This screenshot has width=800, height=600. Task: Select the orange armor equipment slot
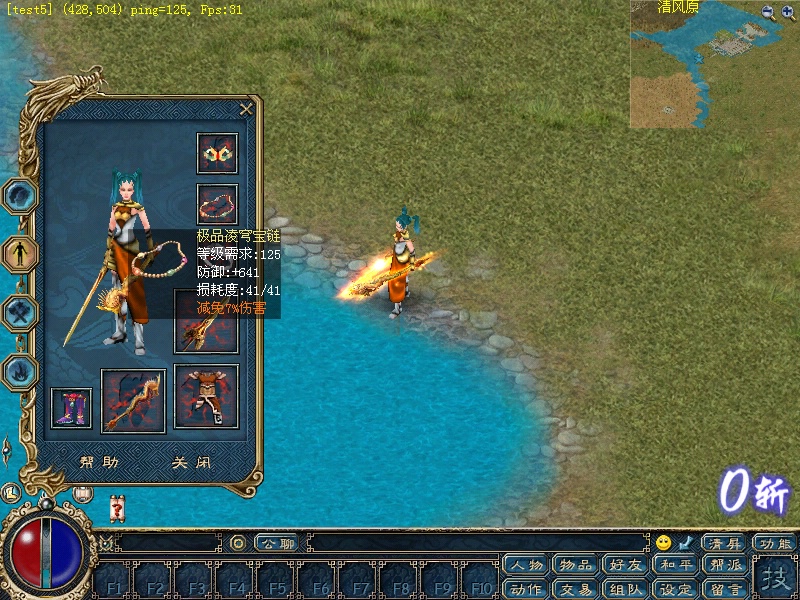coord(207,396)
